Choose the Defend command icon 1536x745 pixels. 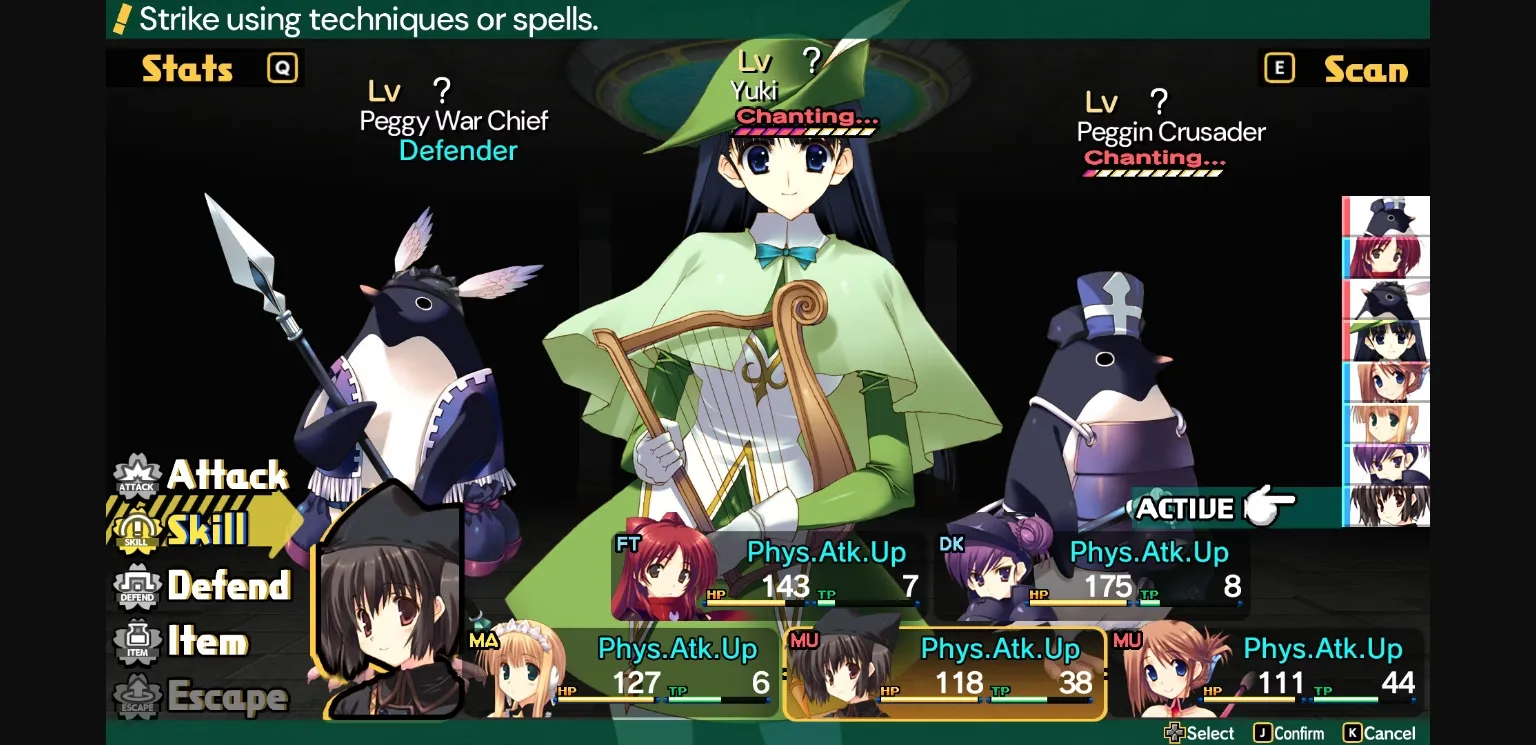point(136,587)
